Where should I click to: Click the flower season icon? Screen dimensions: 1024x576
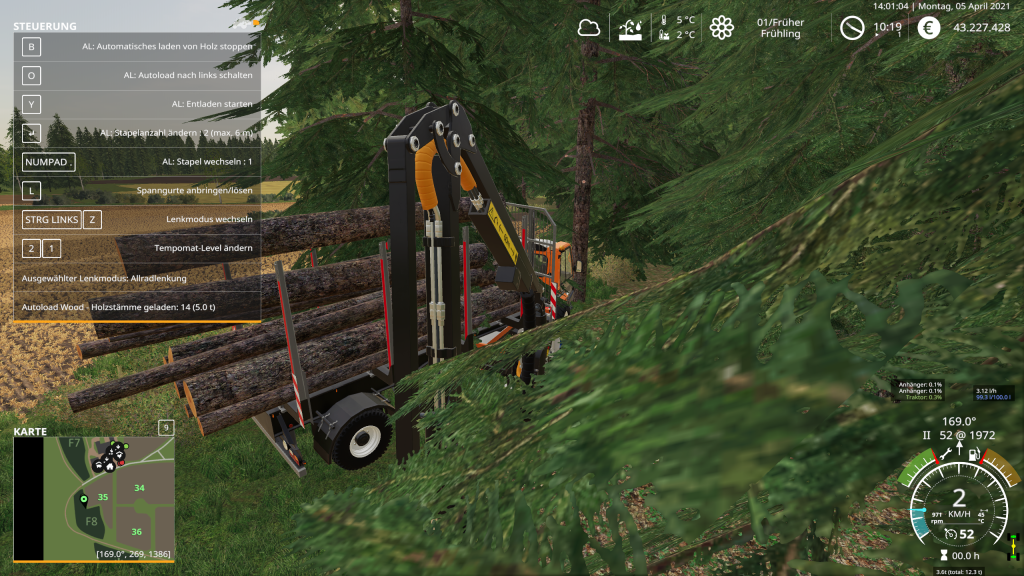(x=721, y=28)
